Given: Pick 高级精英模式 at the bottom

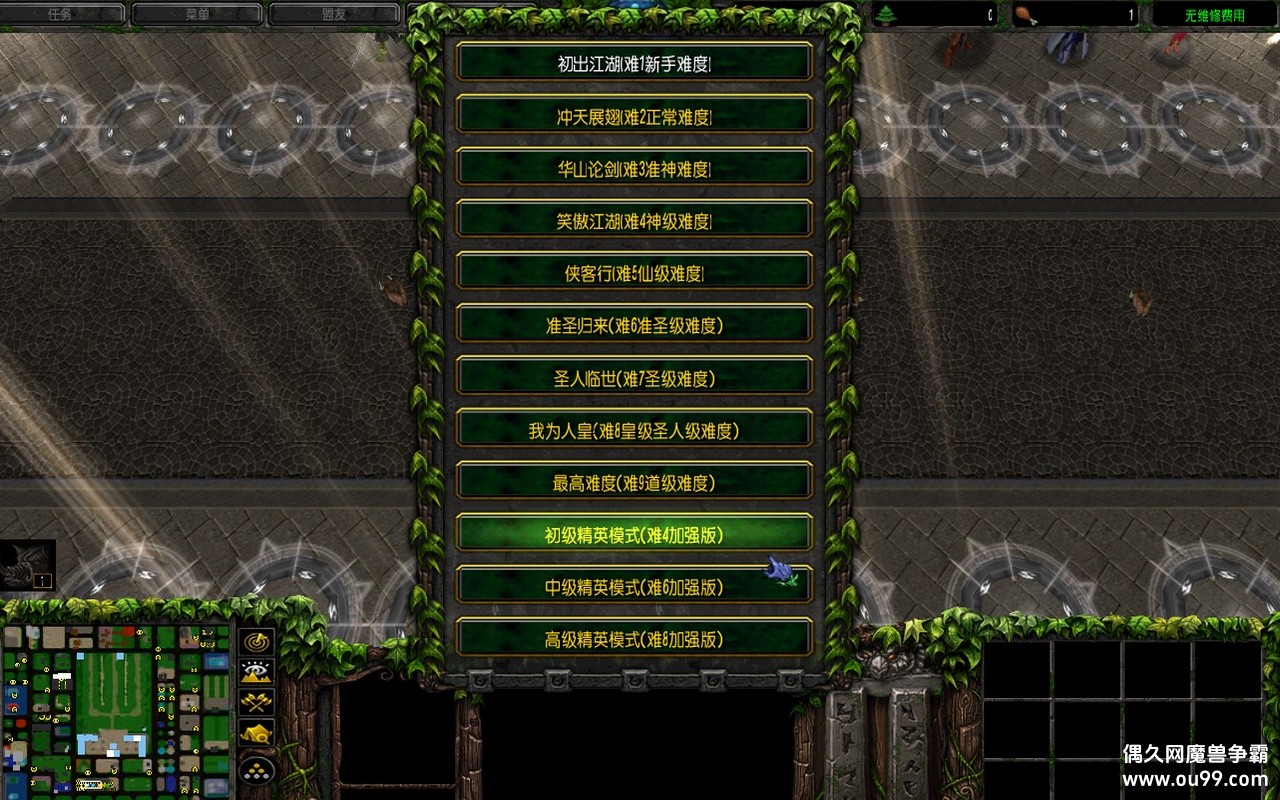Looking at the screenshot, I should click(x=633, y=640).
